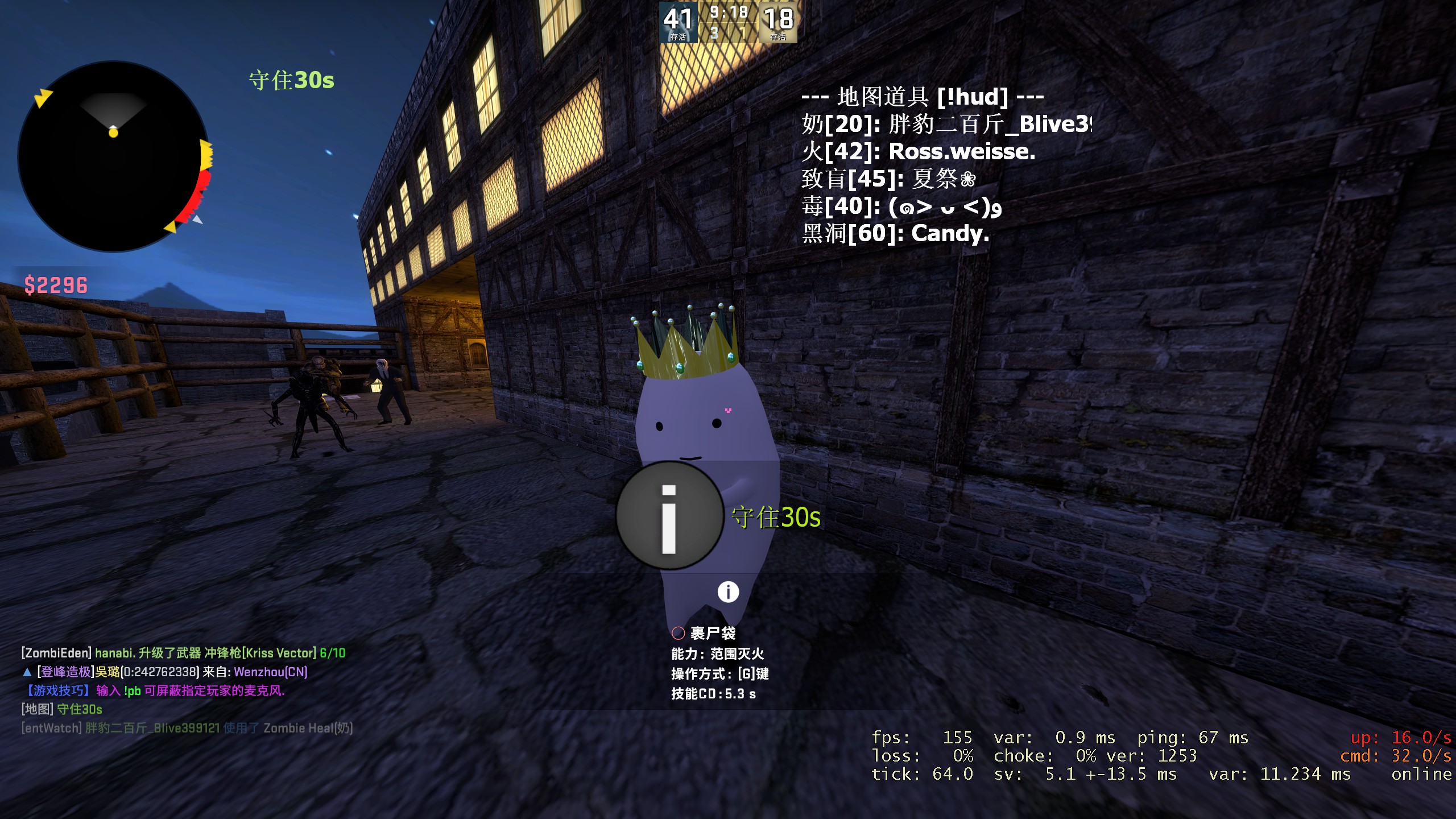This screenshot has width=1456, height=819.
Task: Click the circular radar minimap
Action: (x=114, y=156)
